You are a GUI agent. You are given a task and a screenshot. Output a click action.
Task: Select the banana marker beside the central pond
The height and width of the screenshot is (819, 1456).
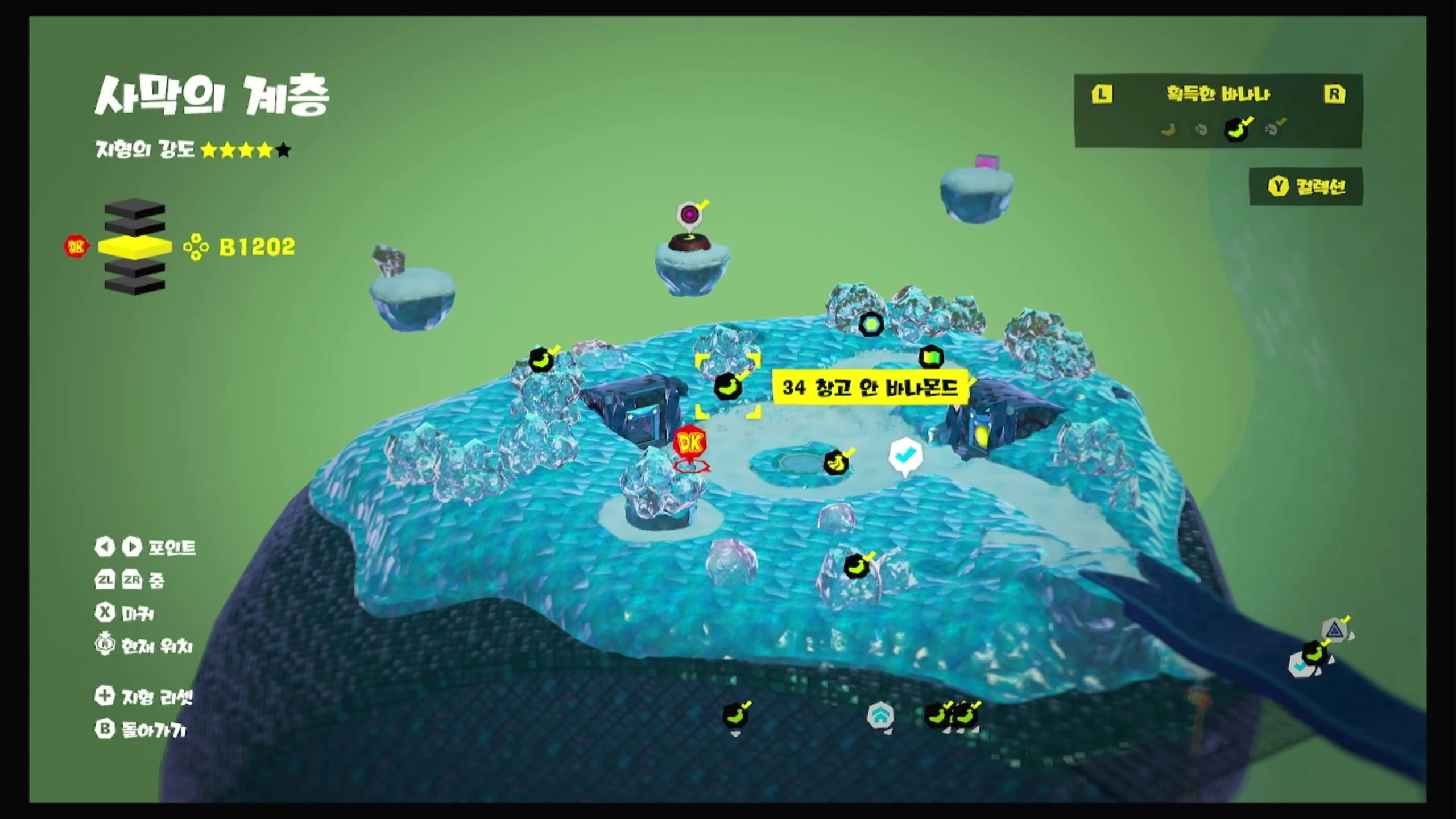pos(836,463)
